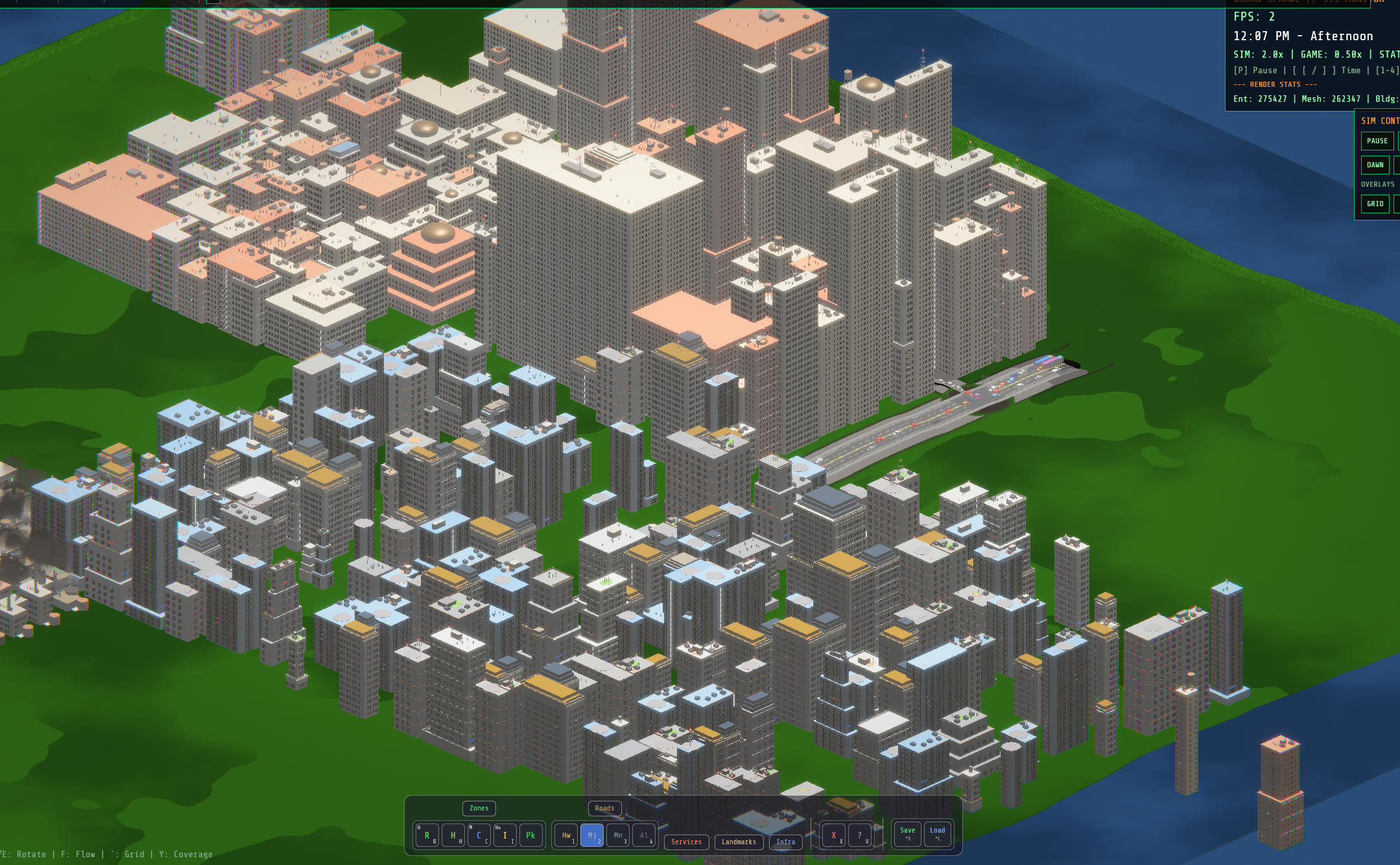The image size is (1400, 865).
Task: Choose the Mn minor road tool
Action: [618, 837]
